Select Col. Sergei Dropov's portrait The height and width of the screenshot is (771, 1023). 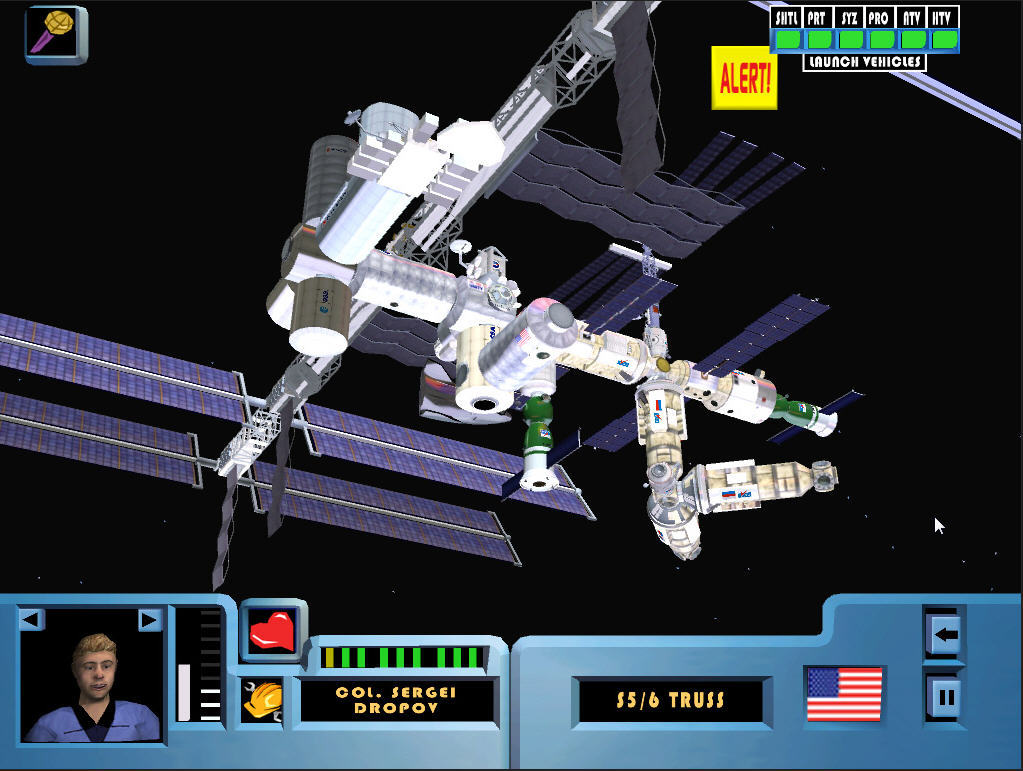(x=93, y=686)
